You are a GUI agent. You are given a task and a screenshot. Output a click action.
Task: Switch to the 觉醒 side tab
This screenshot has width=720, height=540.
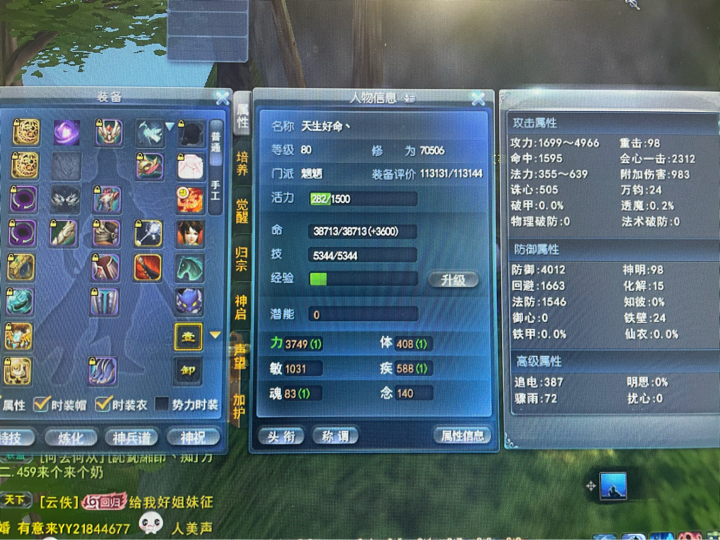pos(242,210)
